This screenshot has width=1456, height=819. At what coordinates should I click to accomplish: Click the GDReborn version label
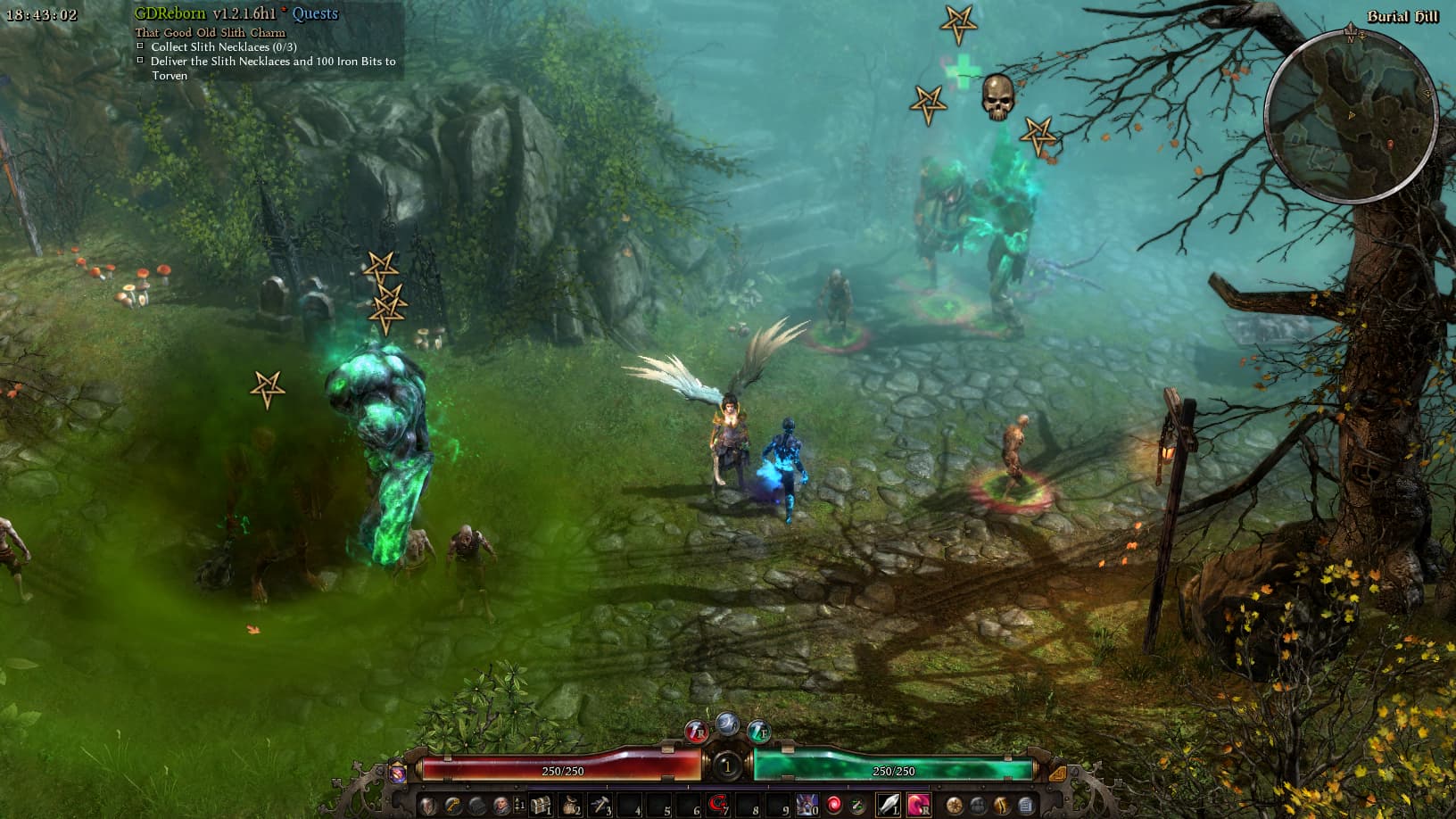[x=170, y=13]
